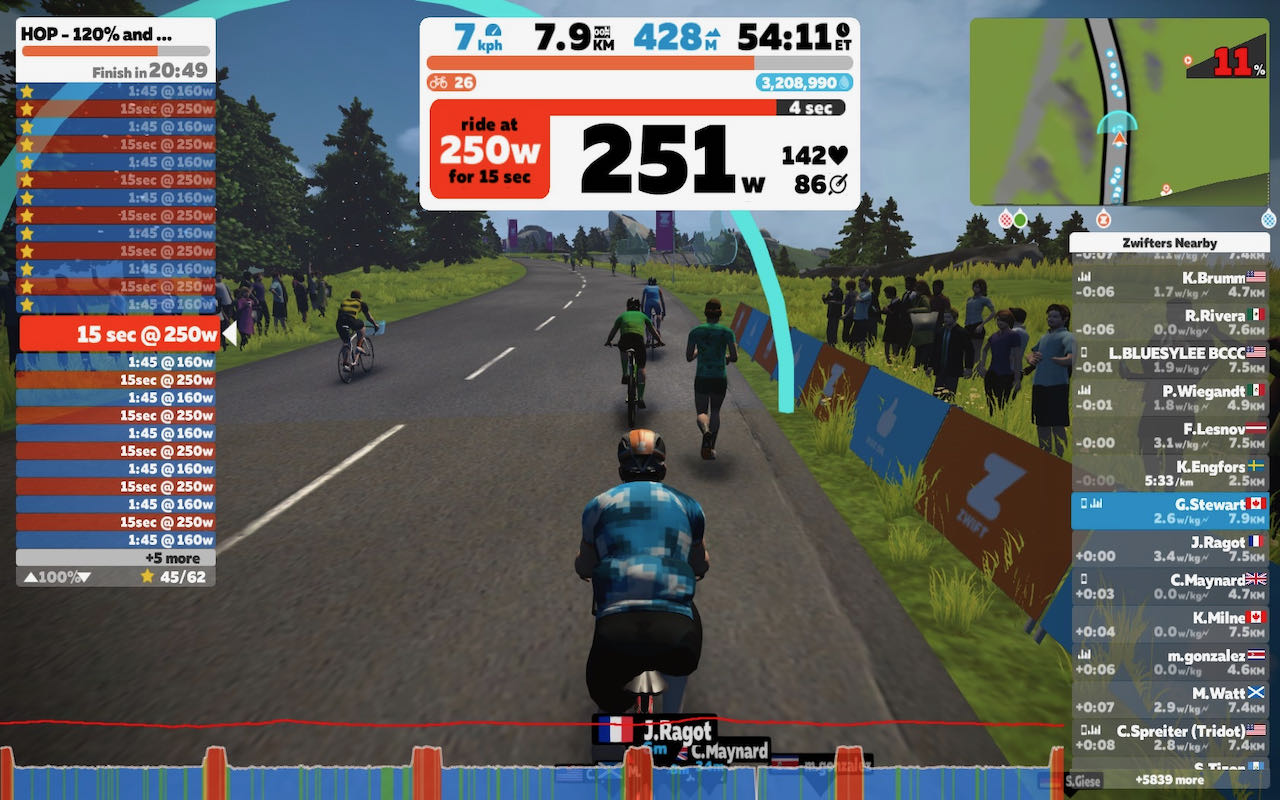
Task: Click the elevation mountain icon next to 428M
Action: (x=714, y=34)
